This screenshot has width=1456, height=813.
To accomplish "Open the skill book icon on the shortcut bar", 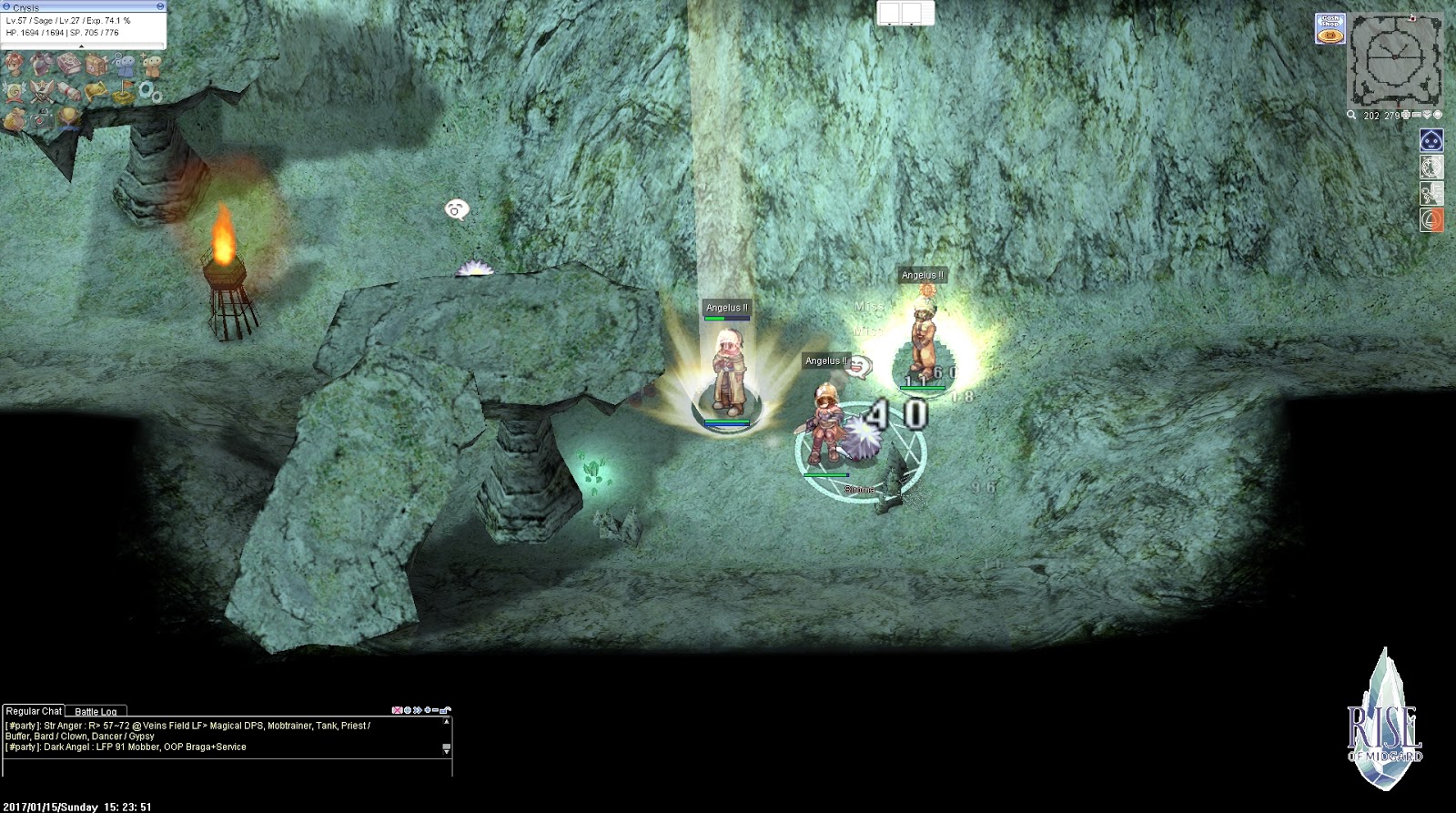I will coord(68,65).
